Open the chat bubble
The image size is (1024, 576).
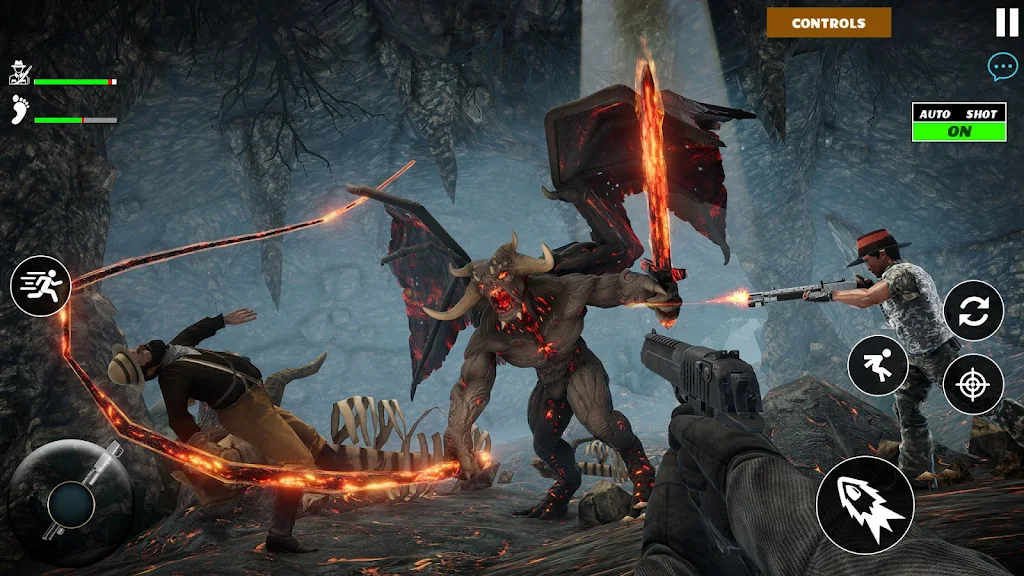coord(1002,67)
